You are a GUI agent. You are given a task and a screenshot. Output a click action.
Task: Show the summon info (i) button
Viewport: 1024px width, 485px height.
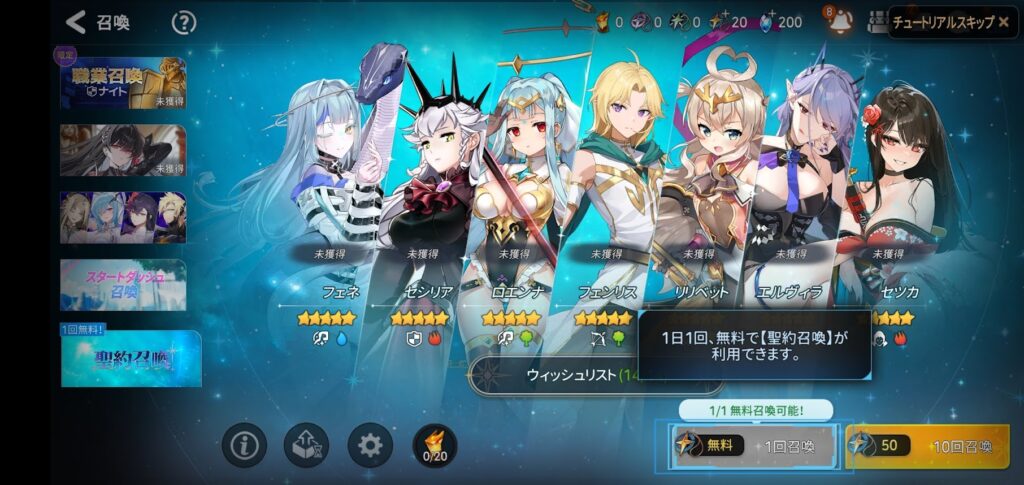(x=243, y=445)
